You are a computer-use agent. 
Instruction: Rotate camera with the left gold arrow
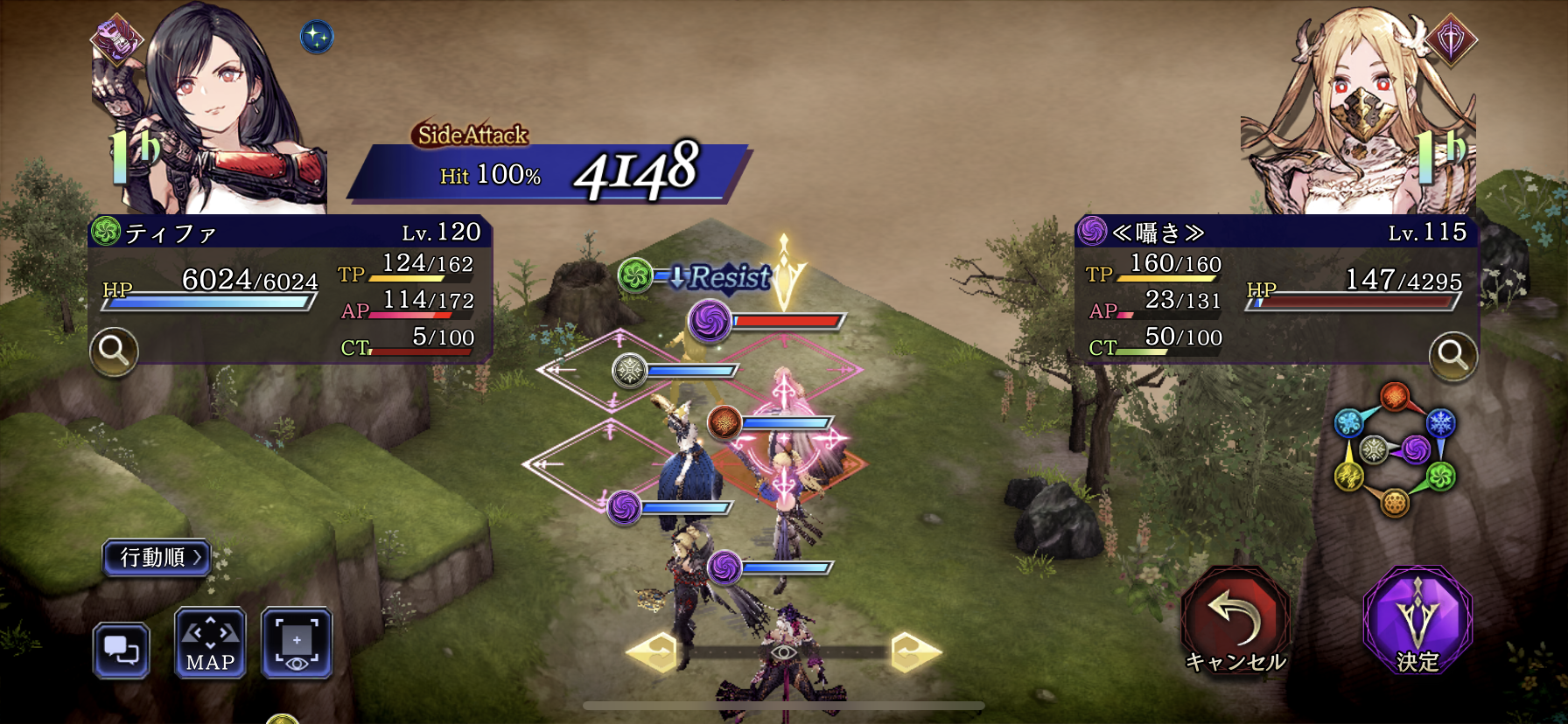click(653, 652)
